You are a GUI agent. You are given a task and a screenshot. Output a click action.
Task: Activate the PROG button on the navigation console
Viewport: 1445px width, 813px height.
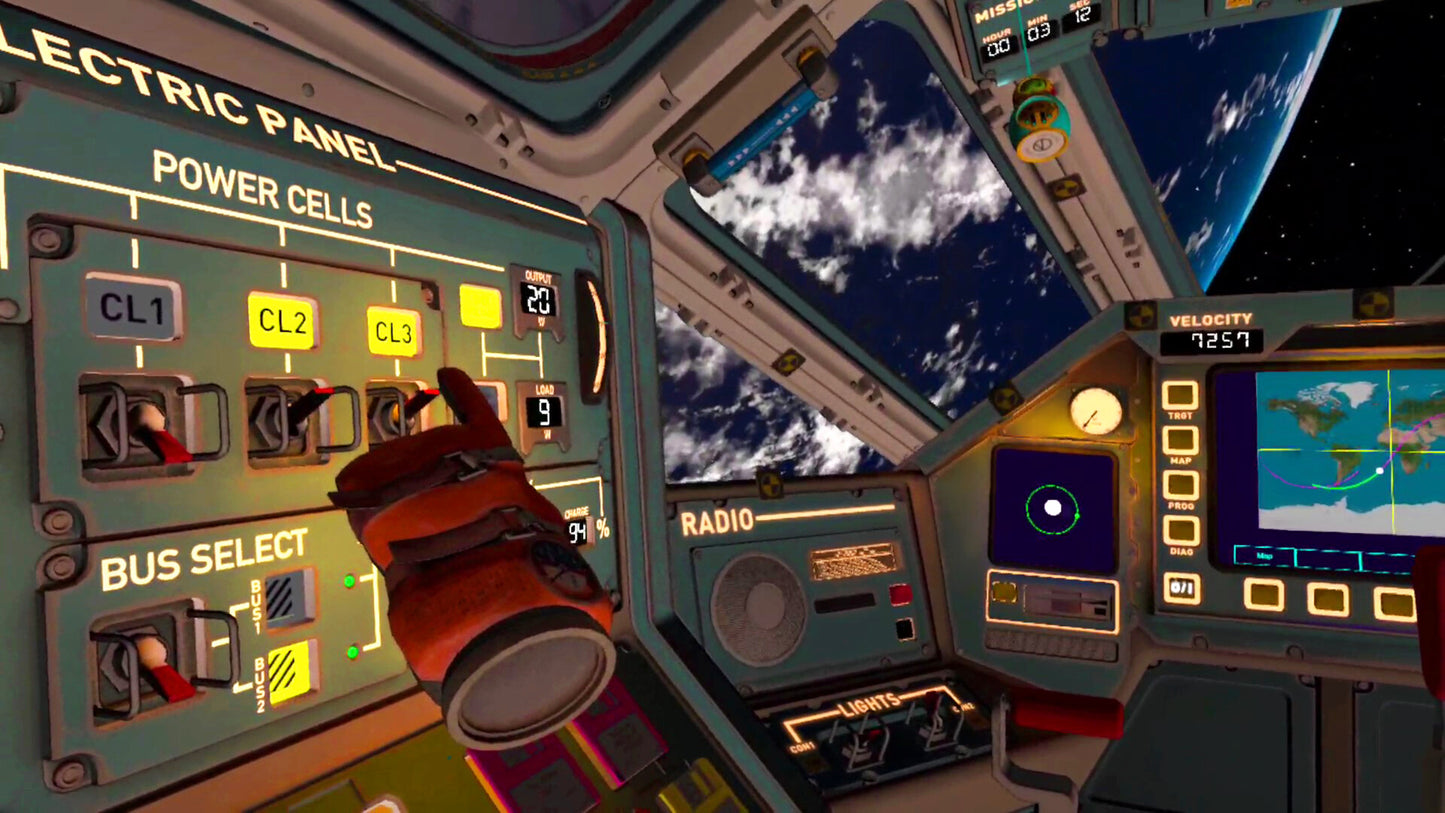click(1181, 486)
